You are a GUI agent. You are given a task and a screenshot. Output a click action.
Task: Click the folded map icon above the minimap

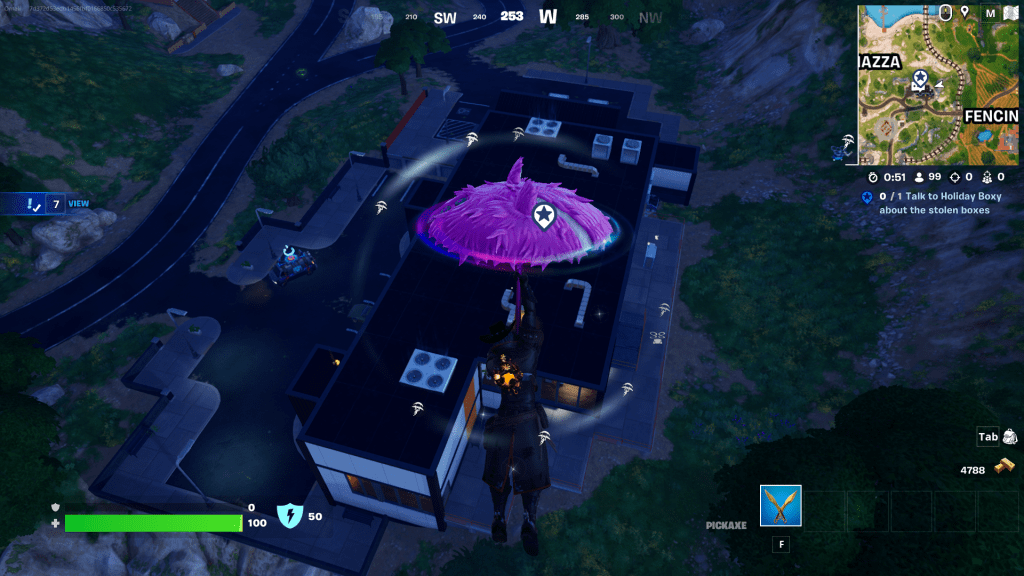tap(1010, 12)
